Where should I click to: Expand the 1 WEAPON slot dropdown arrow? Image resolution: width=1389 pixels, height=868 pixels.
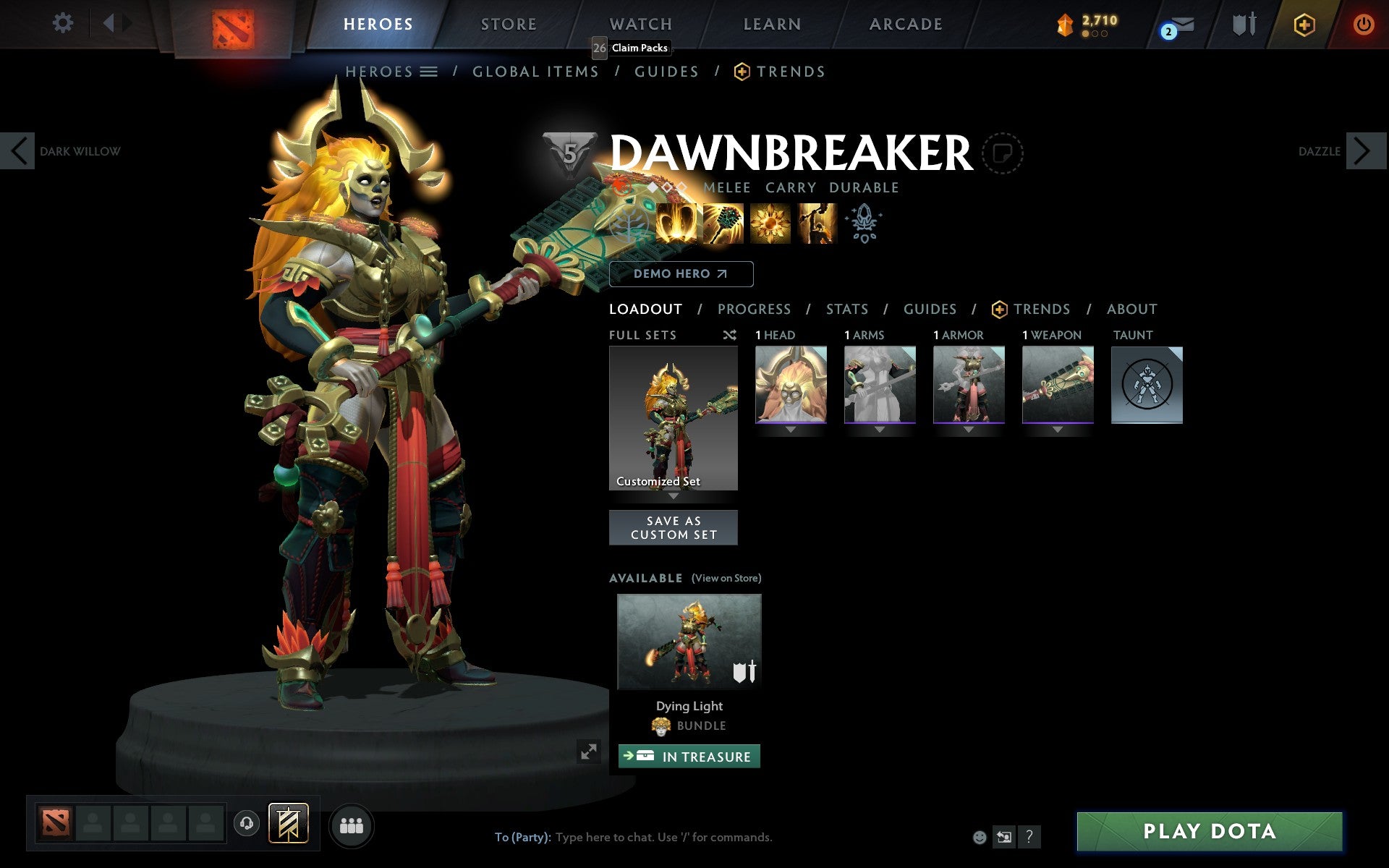[x=1057, y=427]
